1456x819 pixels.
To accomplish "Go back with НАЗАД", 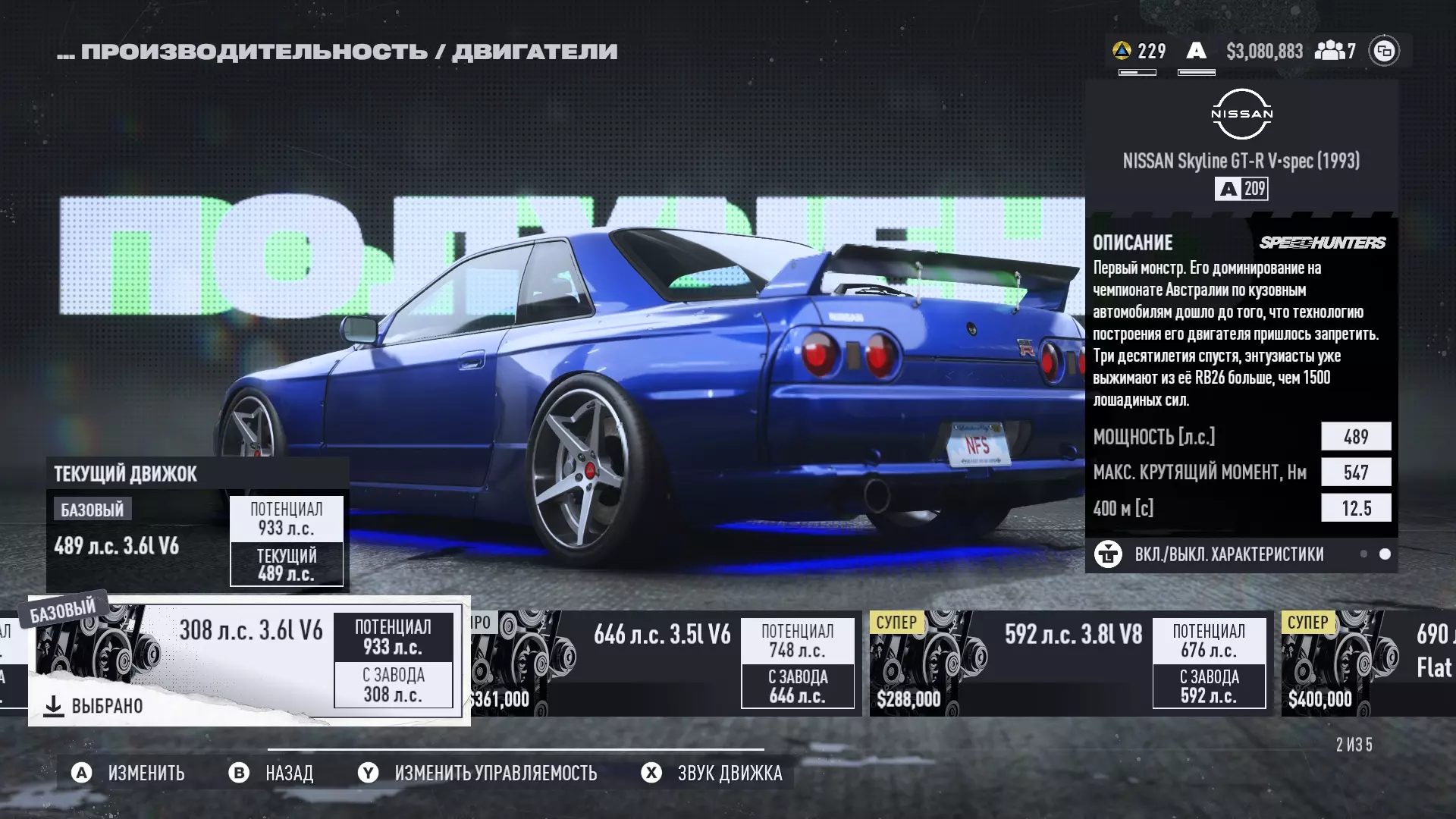I will (271, 773).
